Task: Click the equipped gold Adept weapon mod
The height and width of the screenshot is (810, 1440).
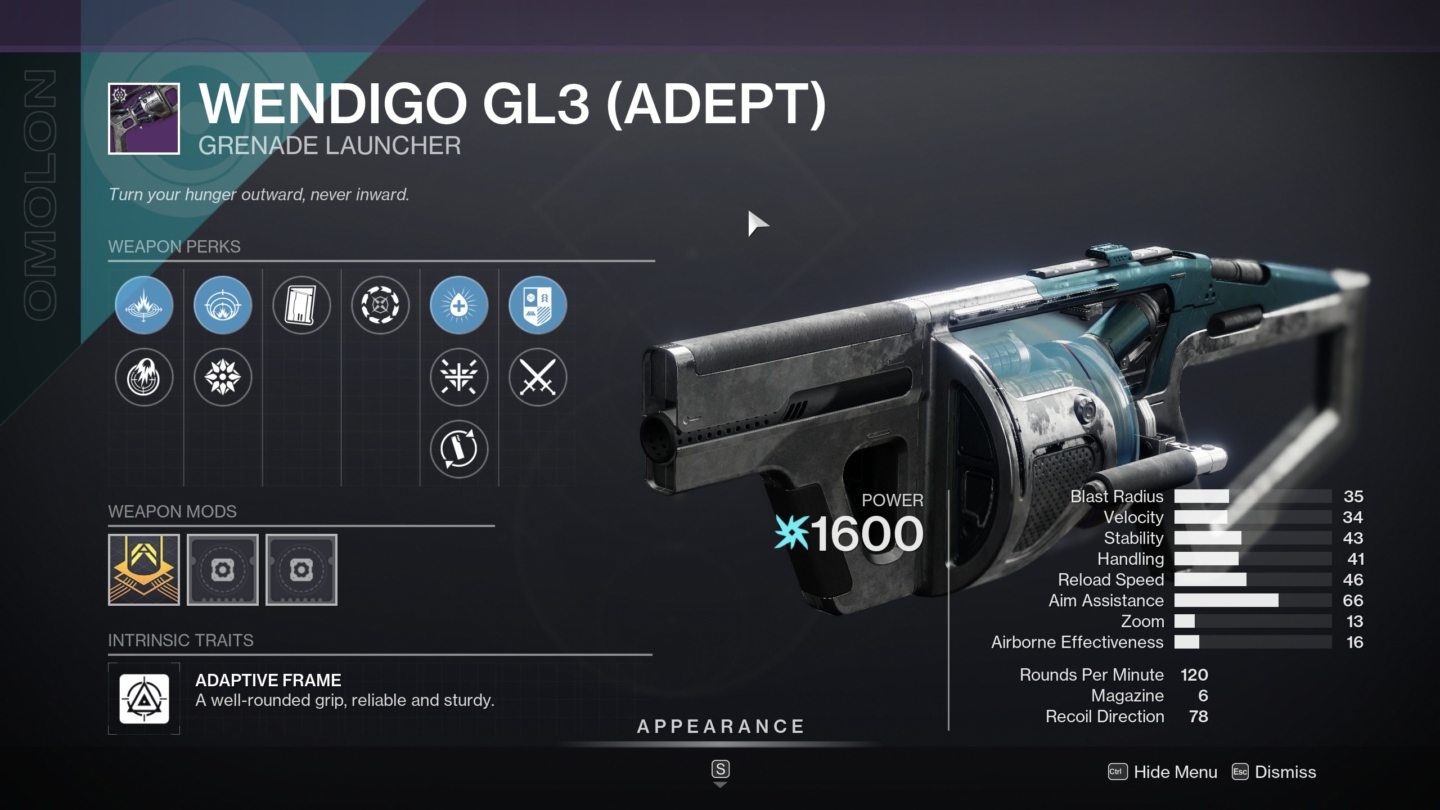Action: click(x=143, y=570)
